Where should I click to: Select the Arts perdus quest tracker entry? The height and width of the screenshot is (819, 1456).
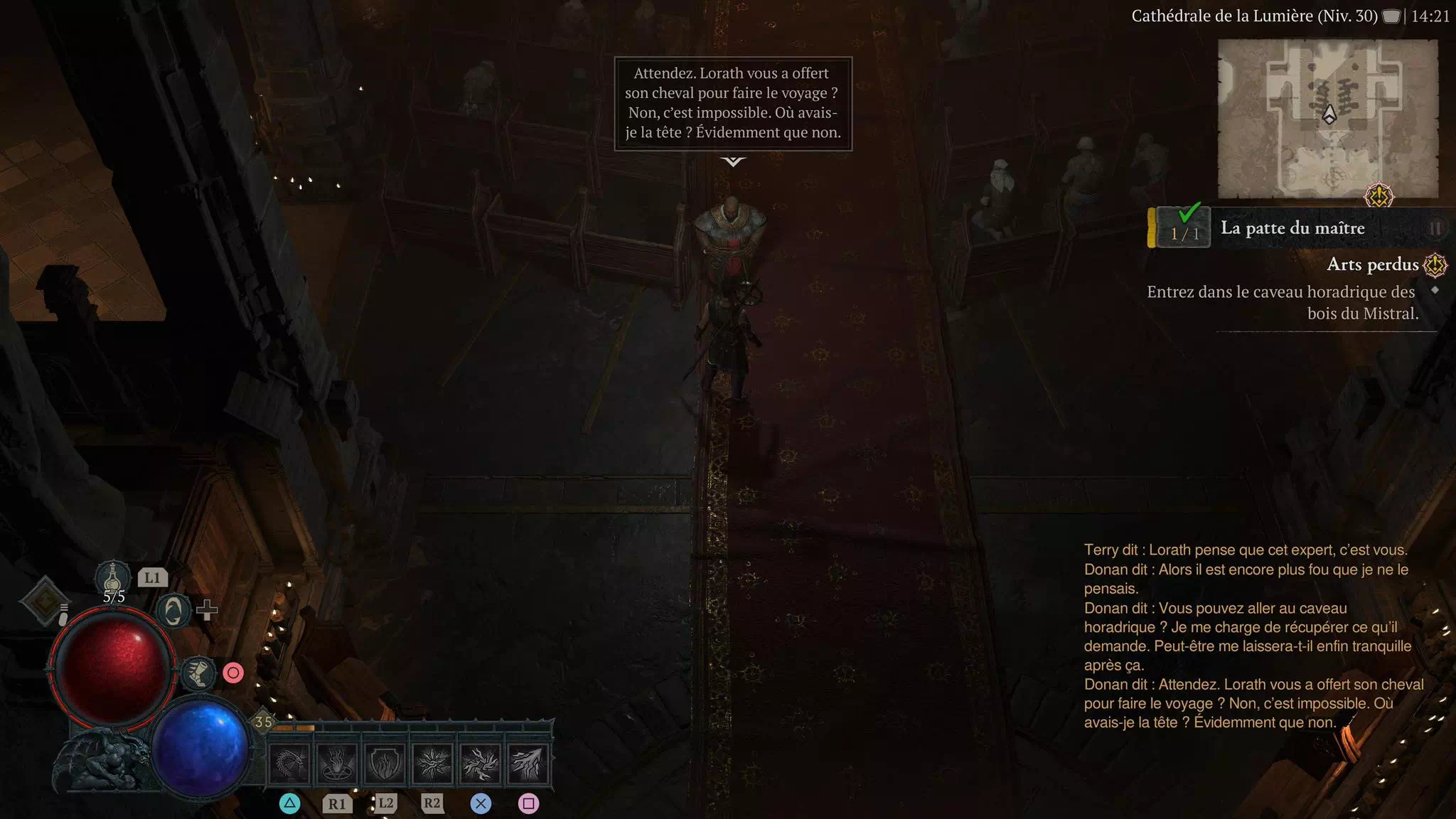[1373, 264]
